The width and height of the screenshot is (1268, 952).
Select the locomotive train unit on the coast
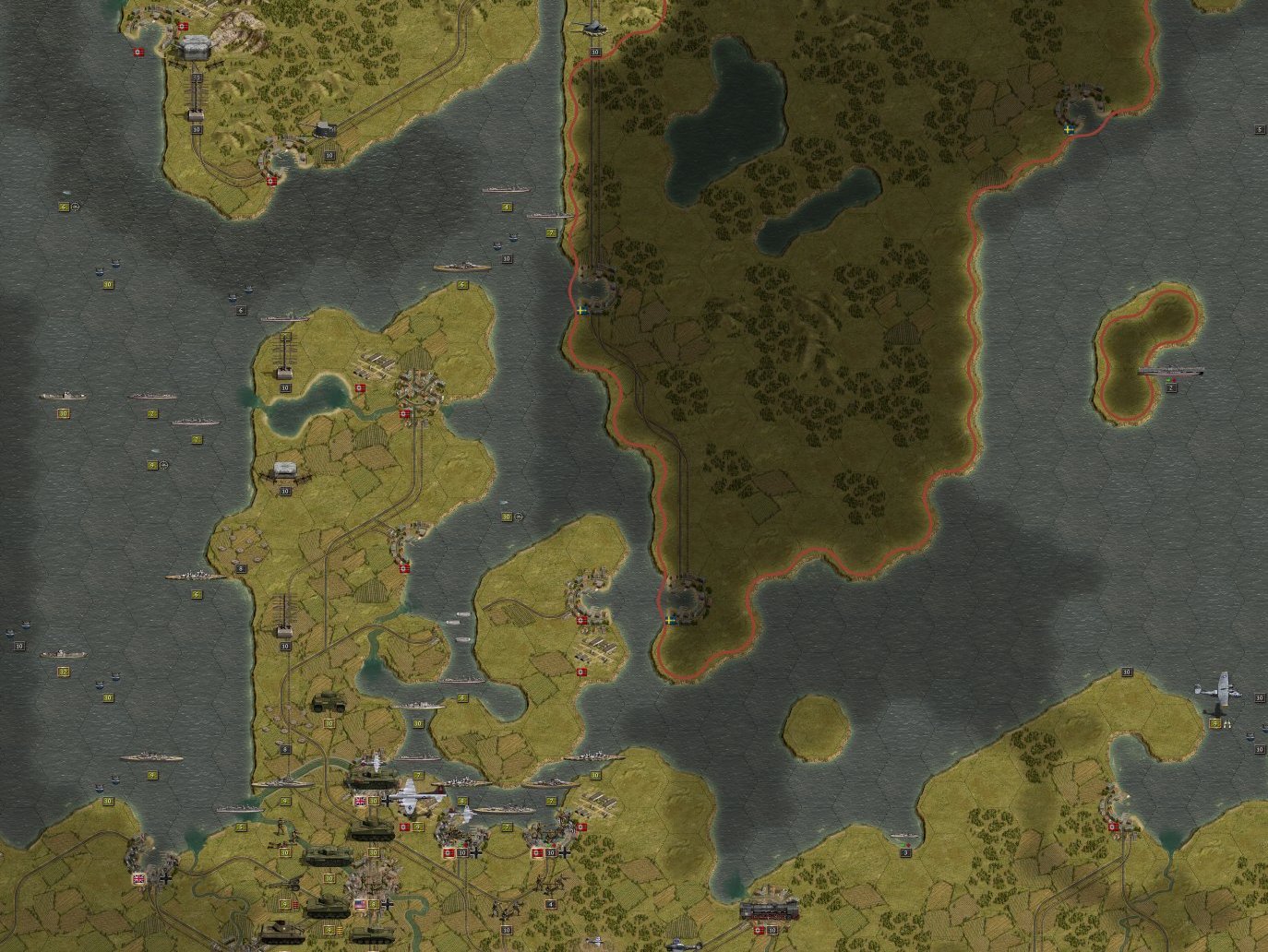point(768,910)
